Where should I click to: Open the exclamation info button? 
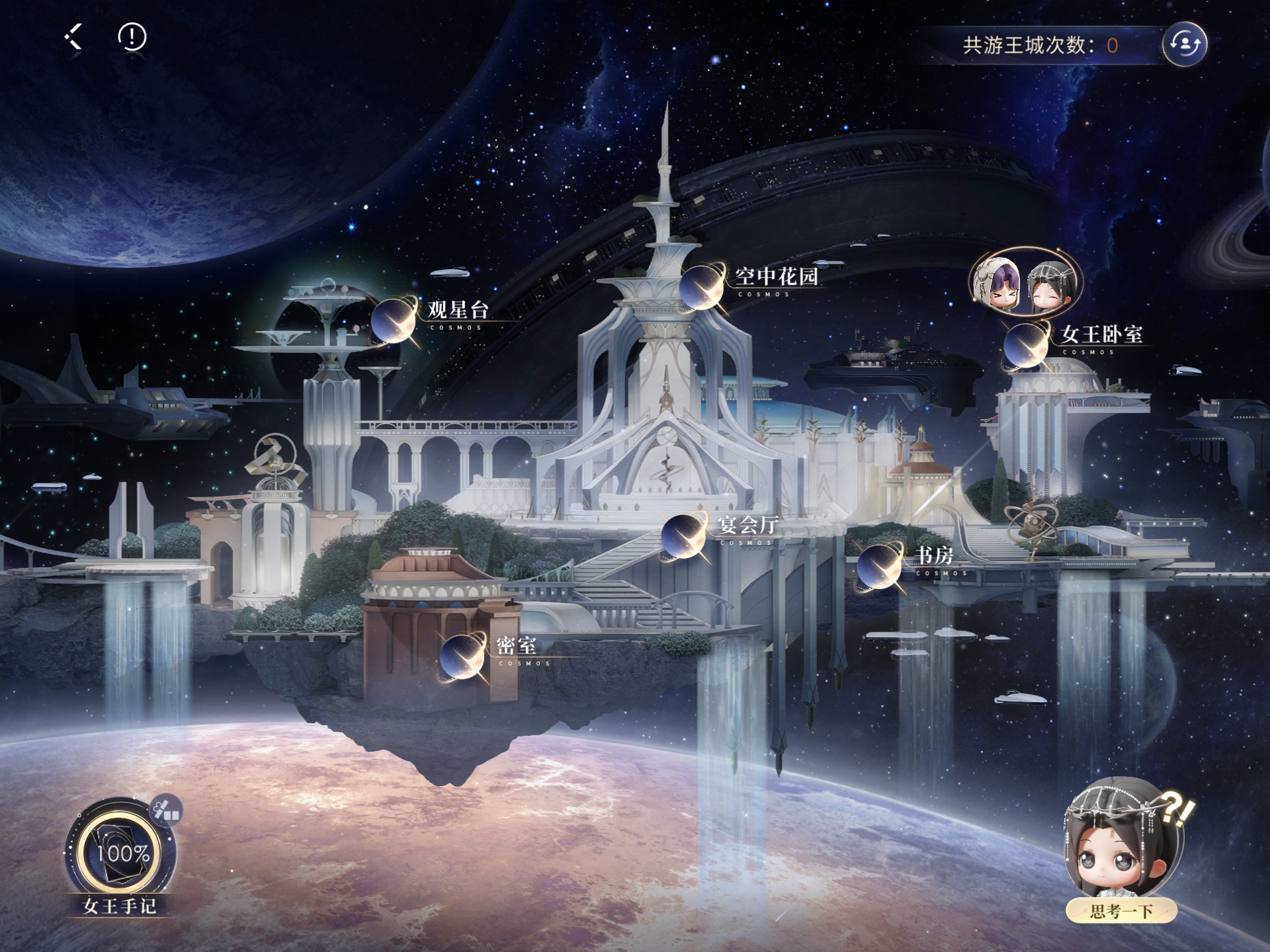click(x=132, y=37)
